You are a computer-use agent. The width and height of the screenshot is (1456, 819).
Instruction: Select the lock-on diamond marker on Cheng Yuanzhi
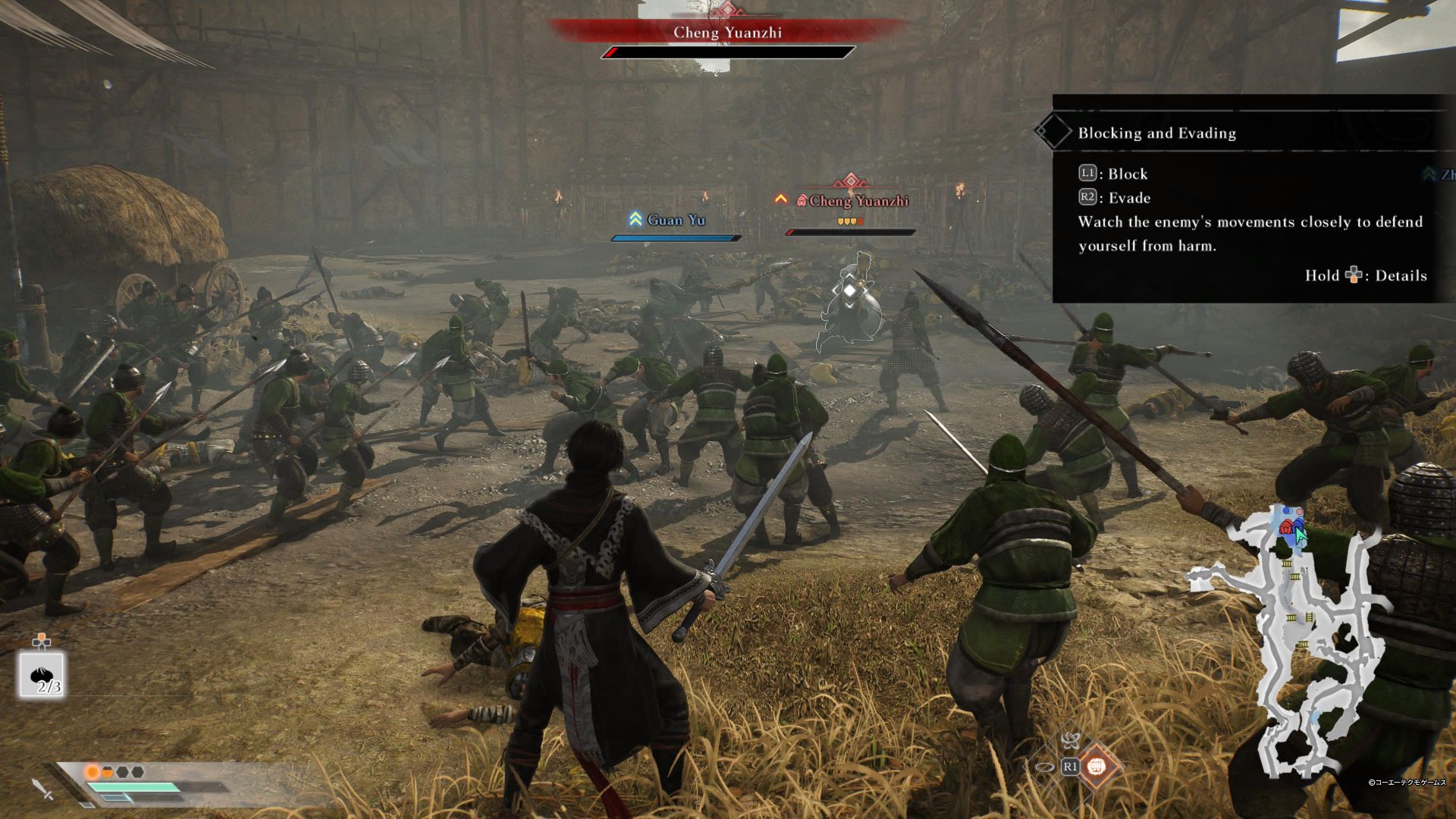pos(850,290)
